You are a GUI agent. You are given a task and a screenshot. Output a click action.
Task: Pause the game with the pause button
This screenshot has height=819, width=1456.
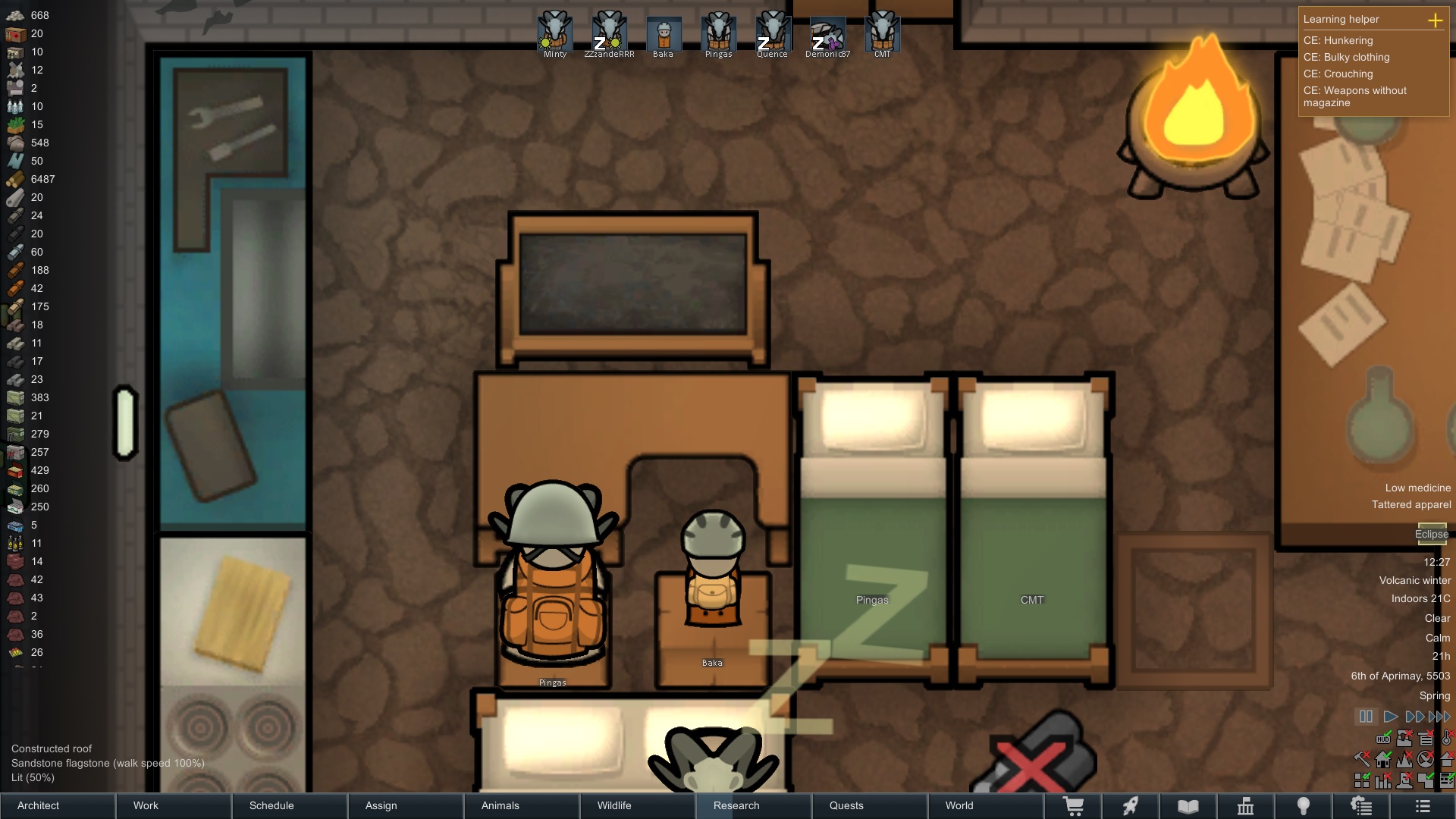(1366, 717)
